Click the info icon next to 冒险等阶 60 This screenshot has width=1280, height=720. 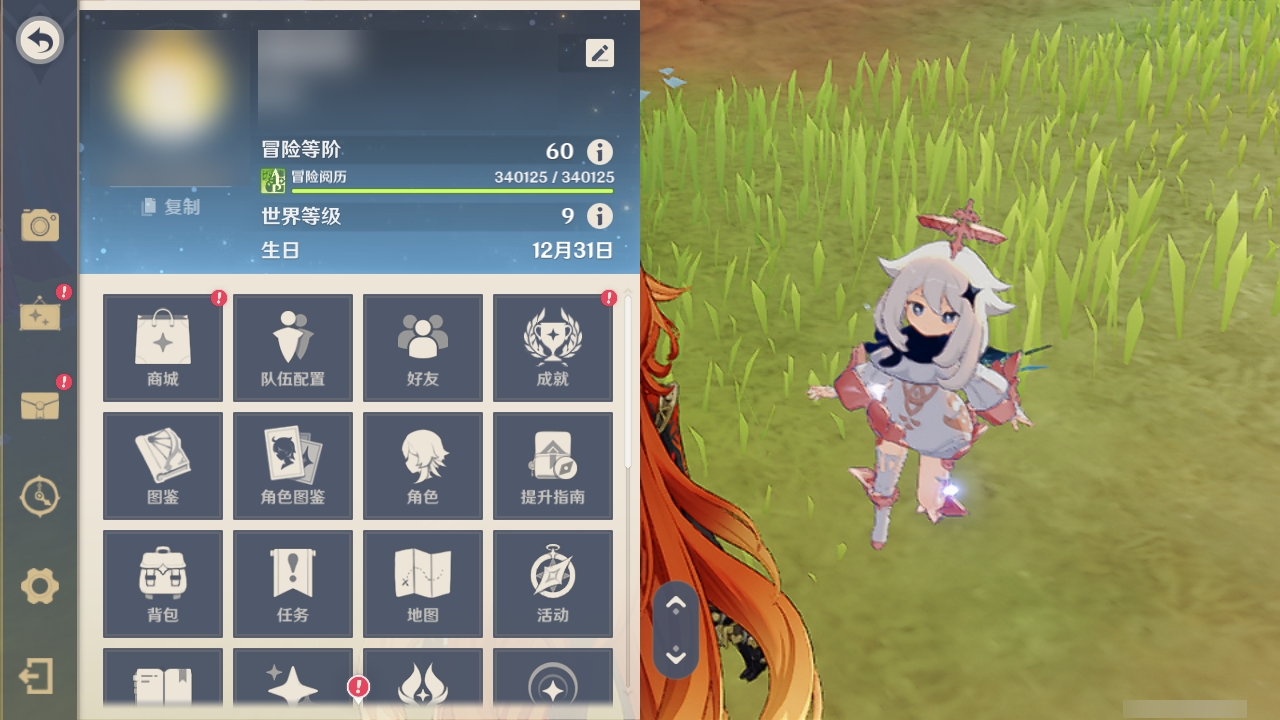[x=599, y=152]
